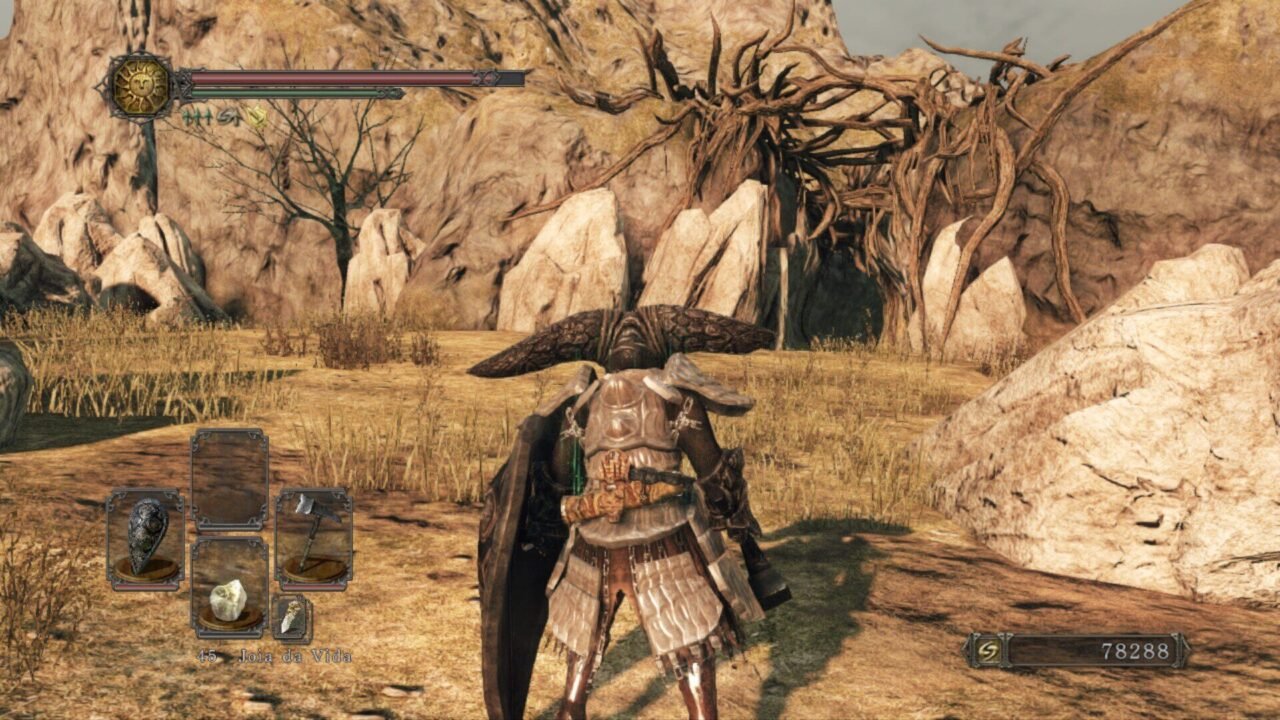Select the small next-item slot beside the Joia da Vida
Image resolution: width=1280 pixels, height=720 pixels.
tap(291, 618)
